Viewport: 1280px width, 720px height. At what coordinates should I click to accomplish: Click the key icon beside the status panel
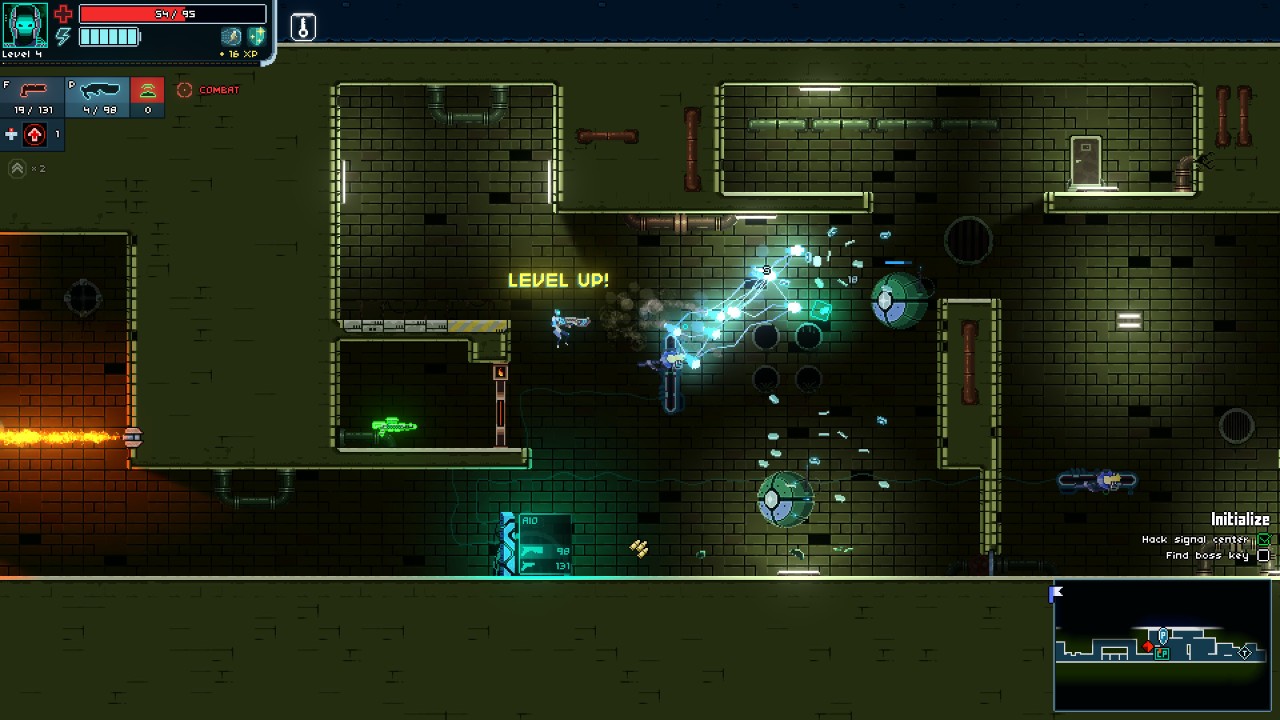tap(303, 27)
